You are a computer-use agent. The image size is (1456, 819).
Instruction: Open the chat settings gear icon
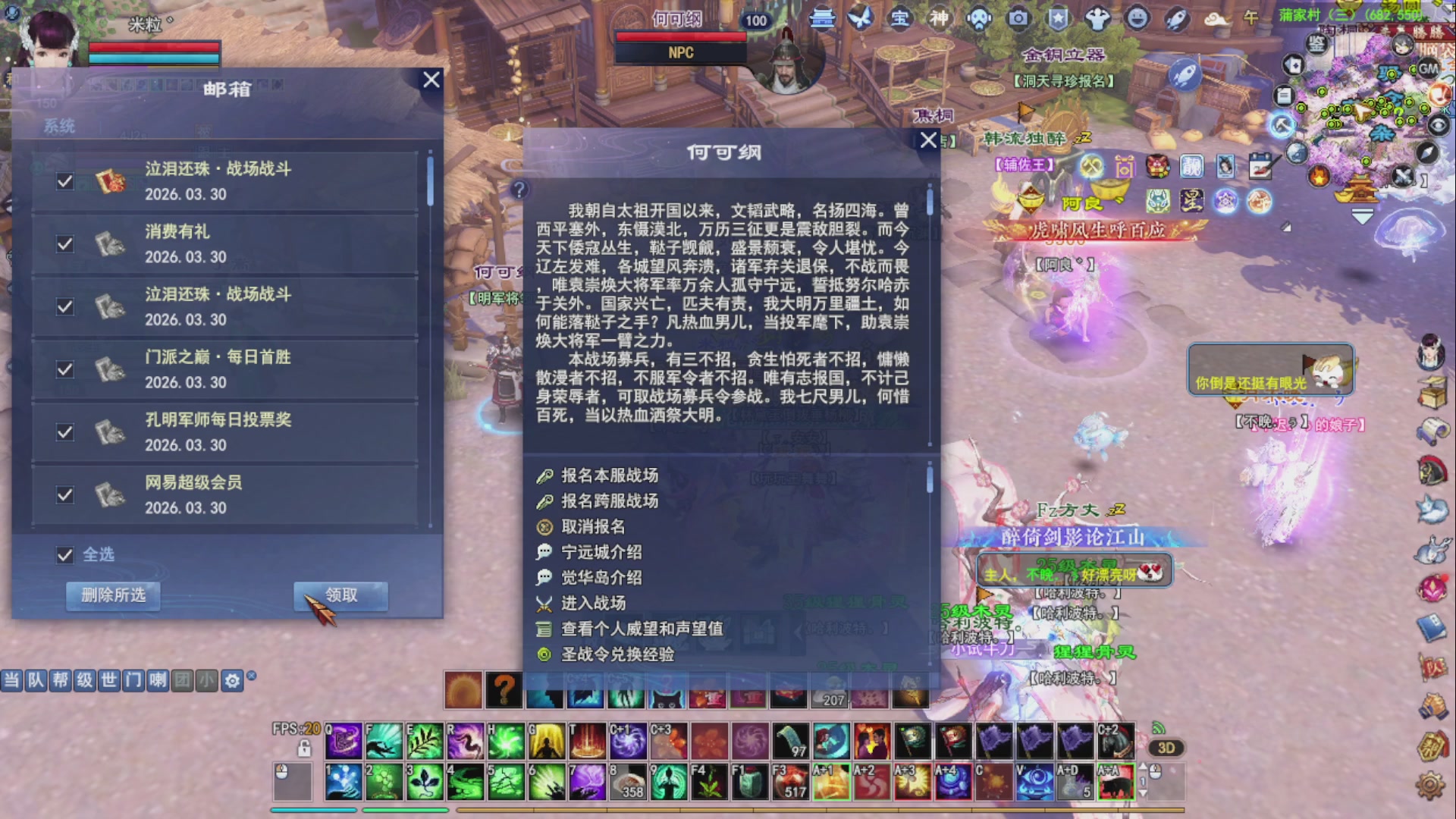234,681
